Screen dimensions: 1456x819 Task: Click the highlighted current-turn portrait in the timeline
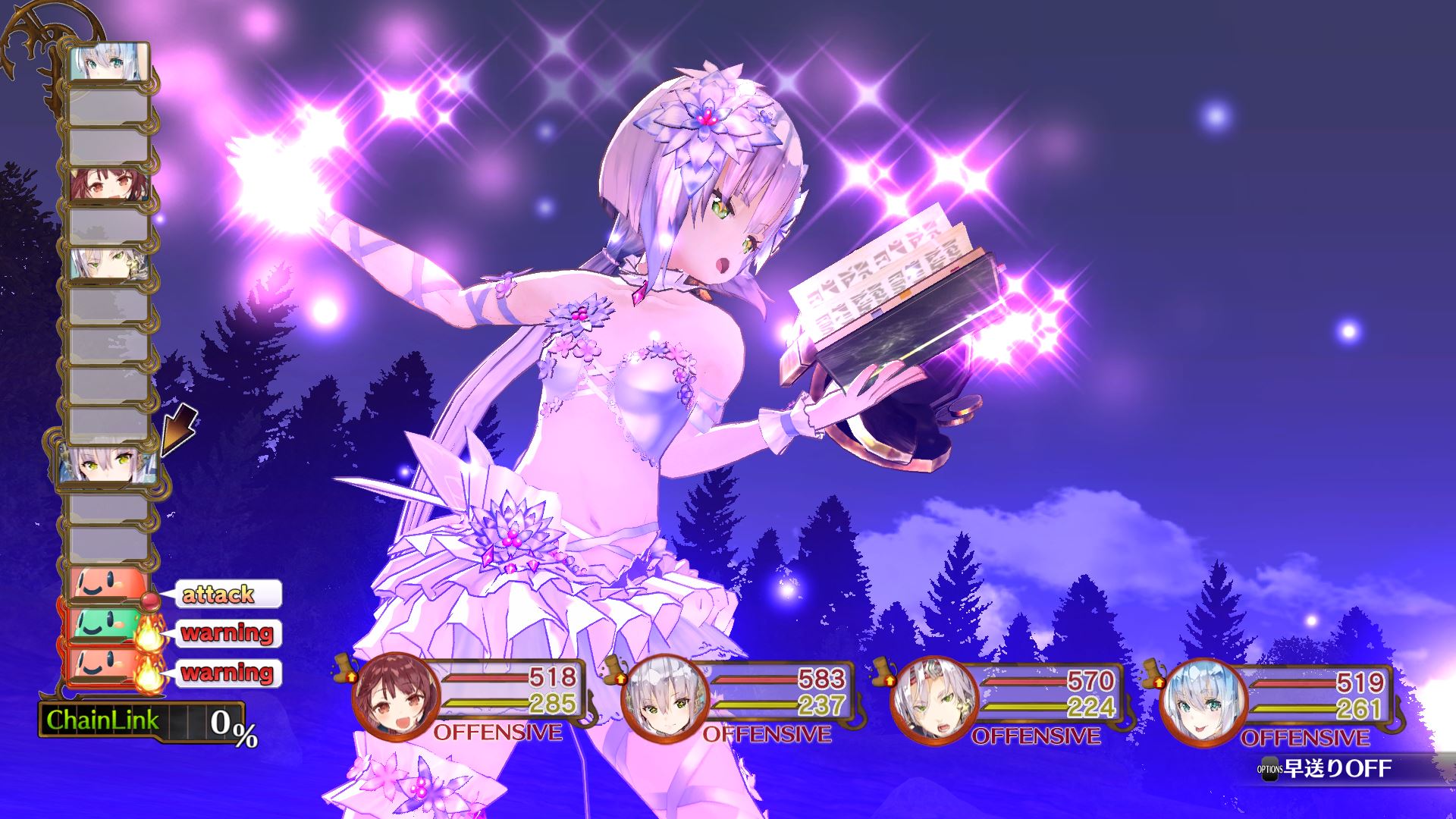coord(108,464)
